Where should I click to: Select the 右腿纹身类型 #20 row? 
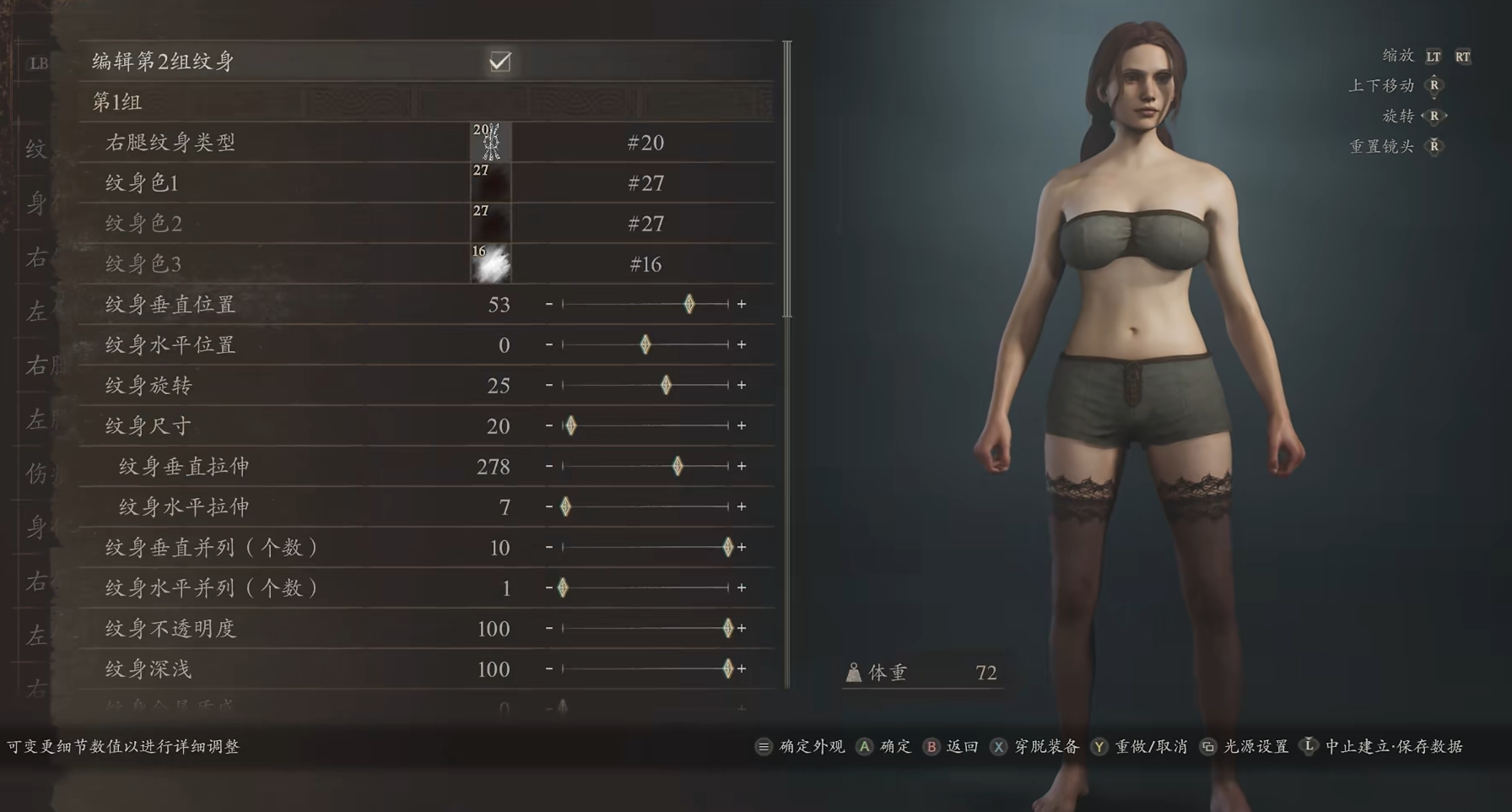coord(425,143)
